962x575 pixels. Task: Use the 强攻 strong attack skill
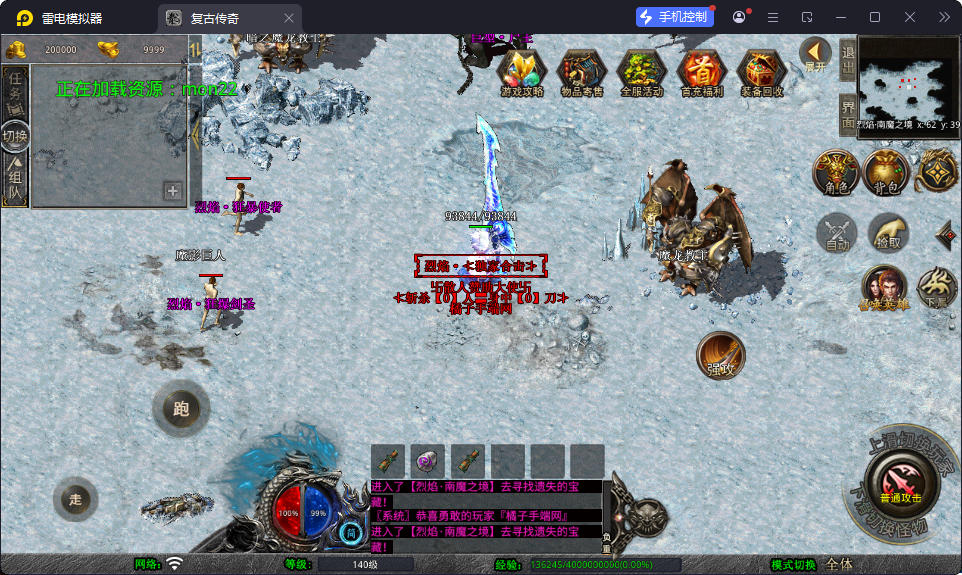(720, 355)
